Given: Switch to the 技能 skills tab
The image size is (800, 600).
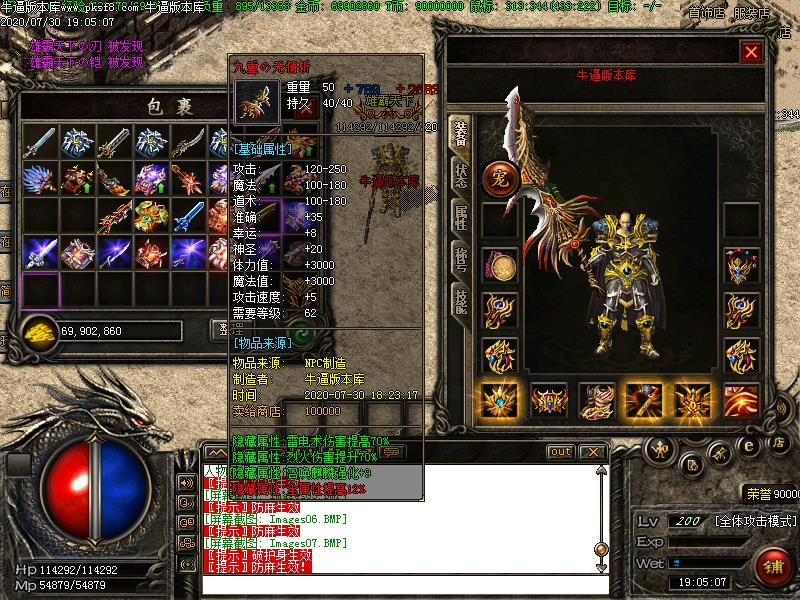Looking at the screenshot, I should [460, 297].
